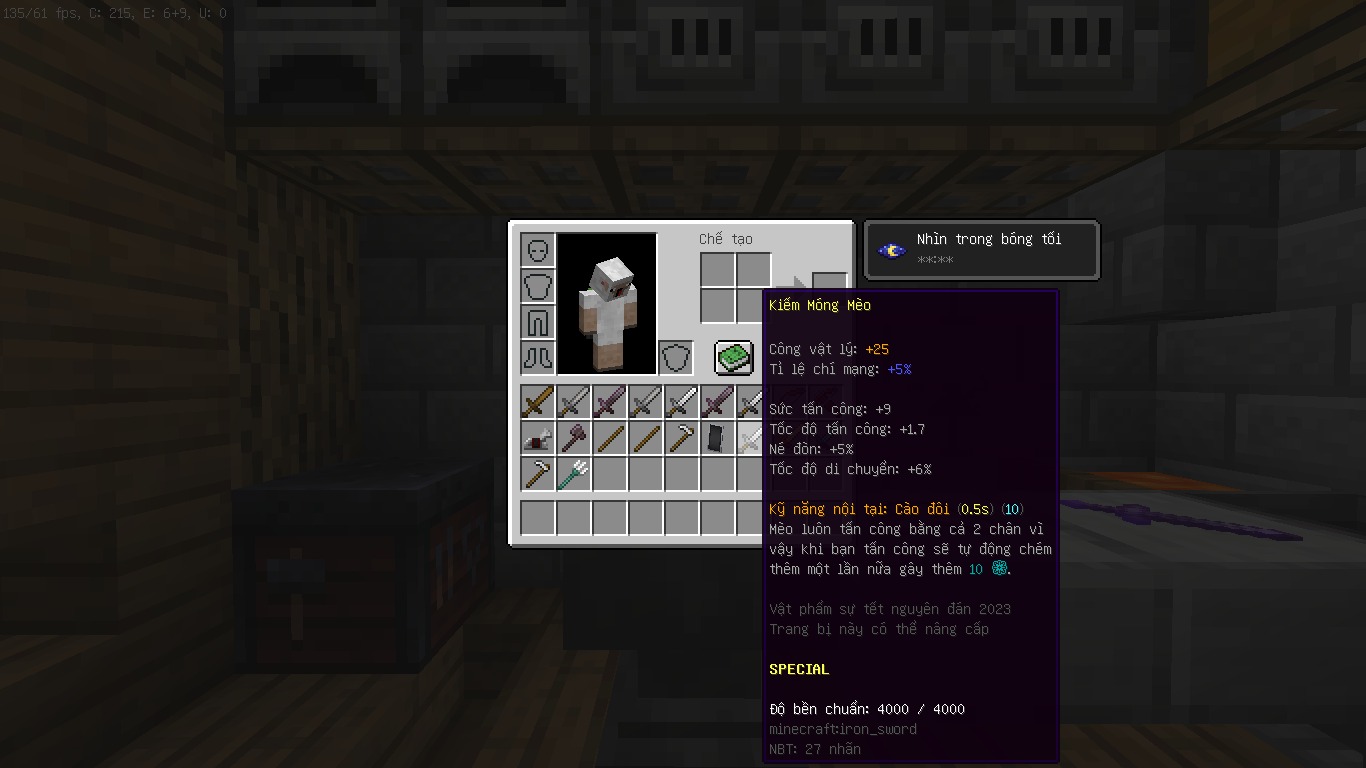This screenshot has width=1366, height=768.
Task: Click the empty leggings armor slot
Action: point(538,322)
